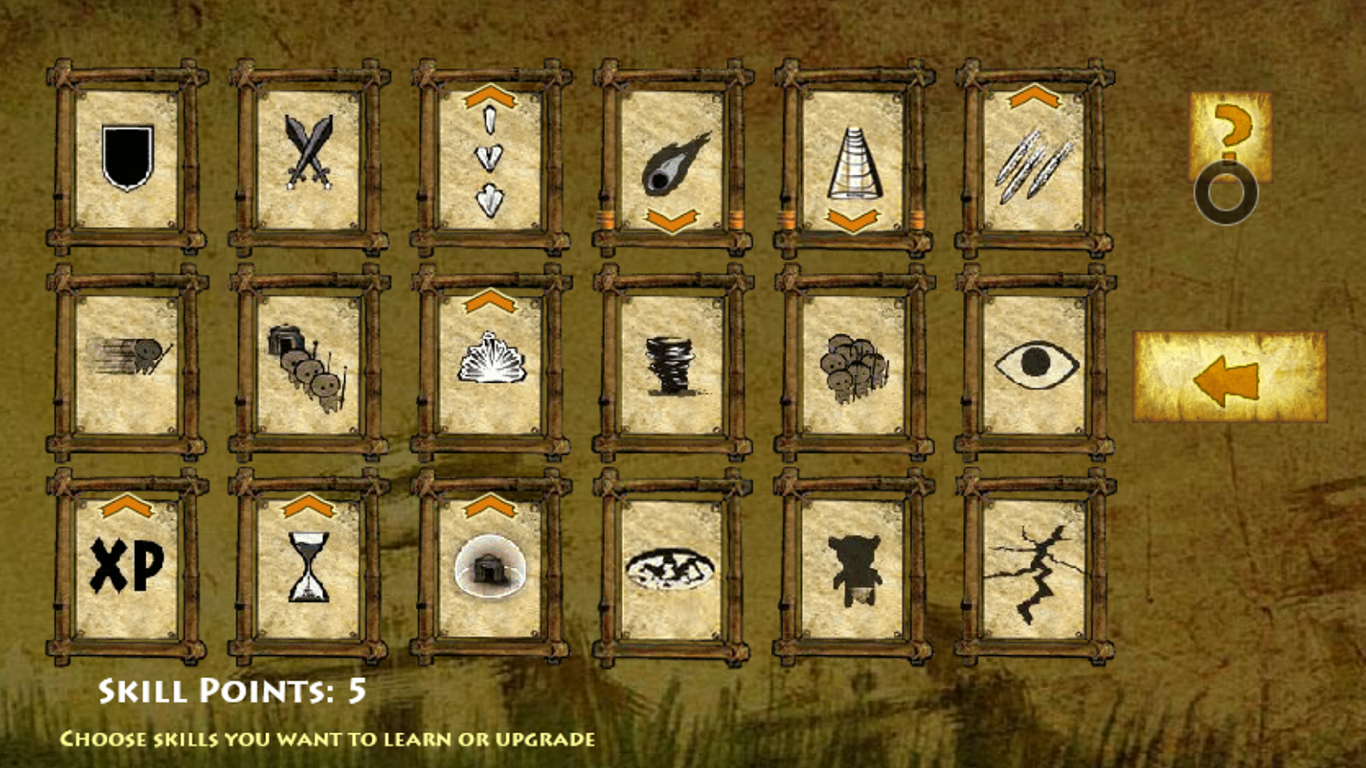Viewport: 1366px width, 768px height.
Task: Select the falling meteor skill
Action: [672, 158]
